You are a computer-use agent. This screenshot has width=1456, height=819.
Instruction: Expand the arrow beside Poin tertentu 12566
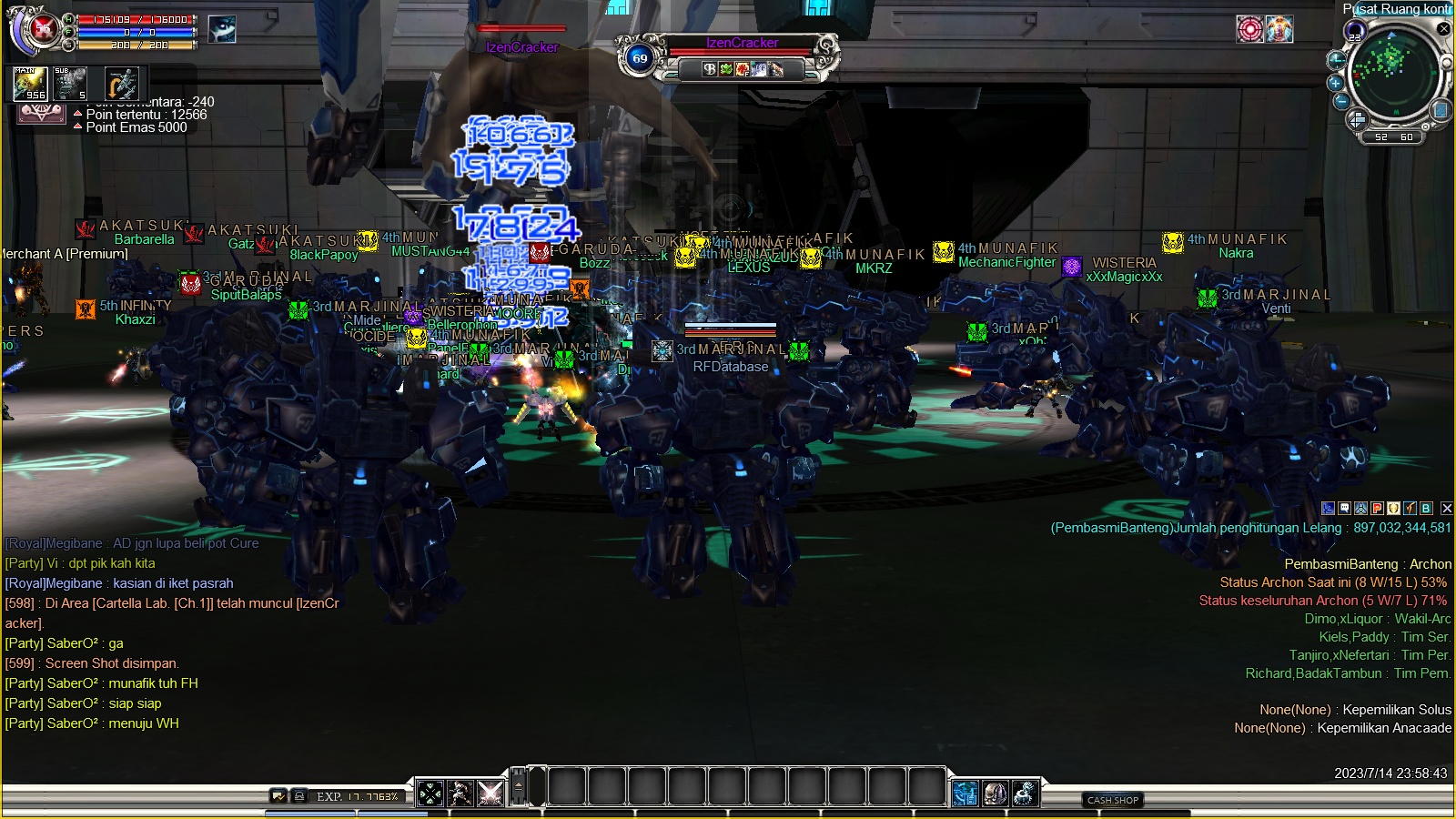tap(77, 114)
